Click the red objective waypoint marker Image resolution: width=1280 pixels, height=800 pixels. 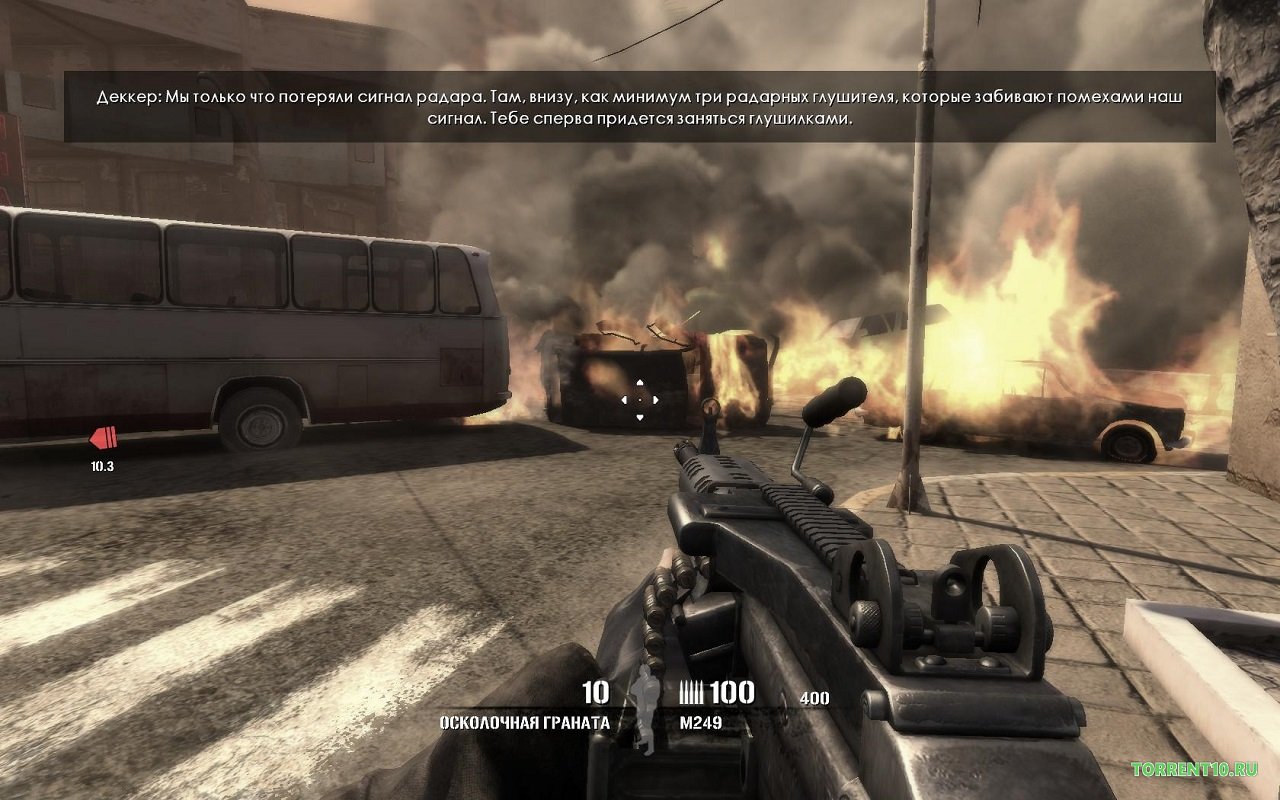[103, 437]
